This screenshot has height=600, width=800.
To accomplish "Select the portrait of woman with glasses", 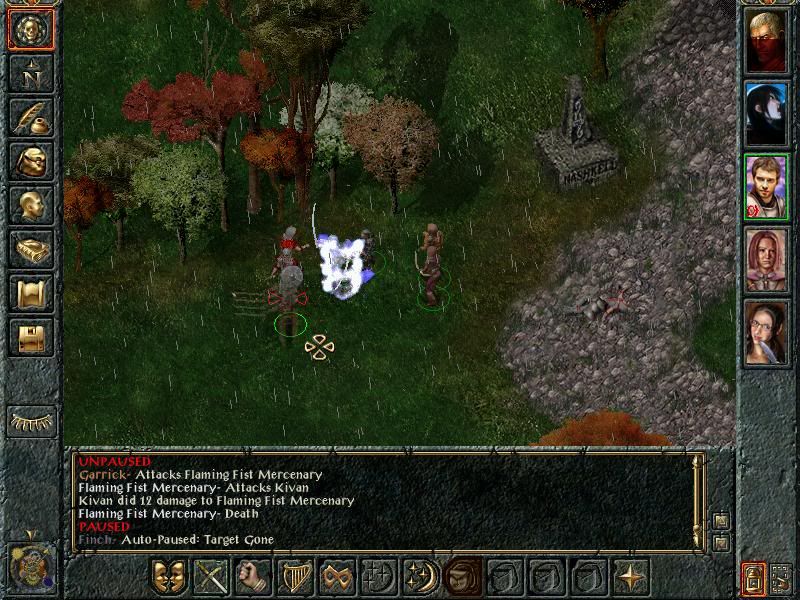I will [x=767, y=332].
